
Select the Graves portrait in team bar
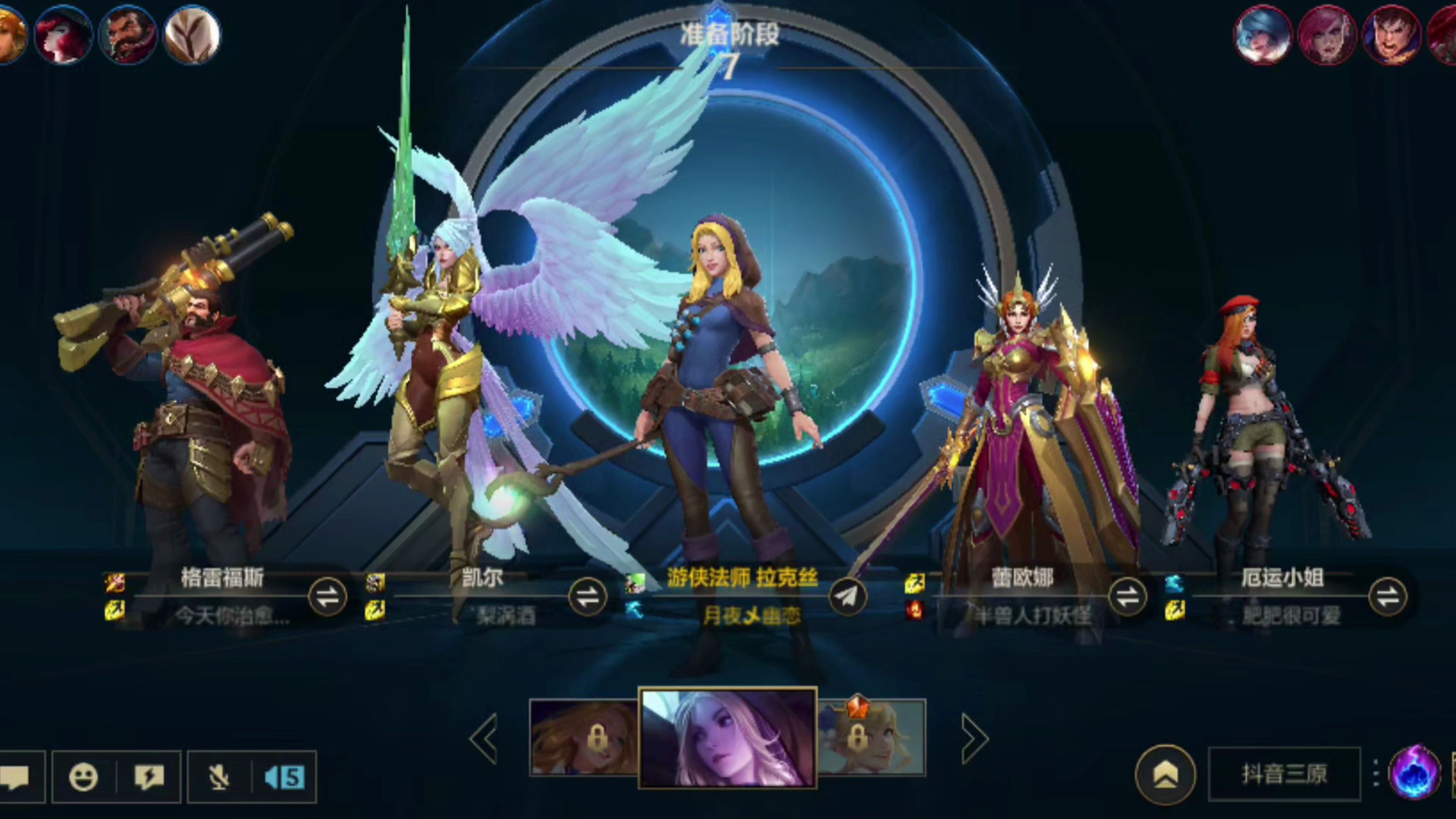pos(128,34)
